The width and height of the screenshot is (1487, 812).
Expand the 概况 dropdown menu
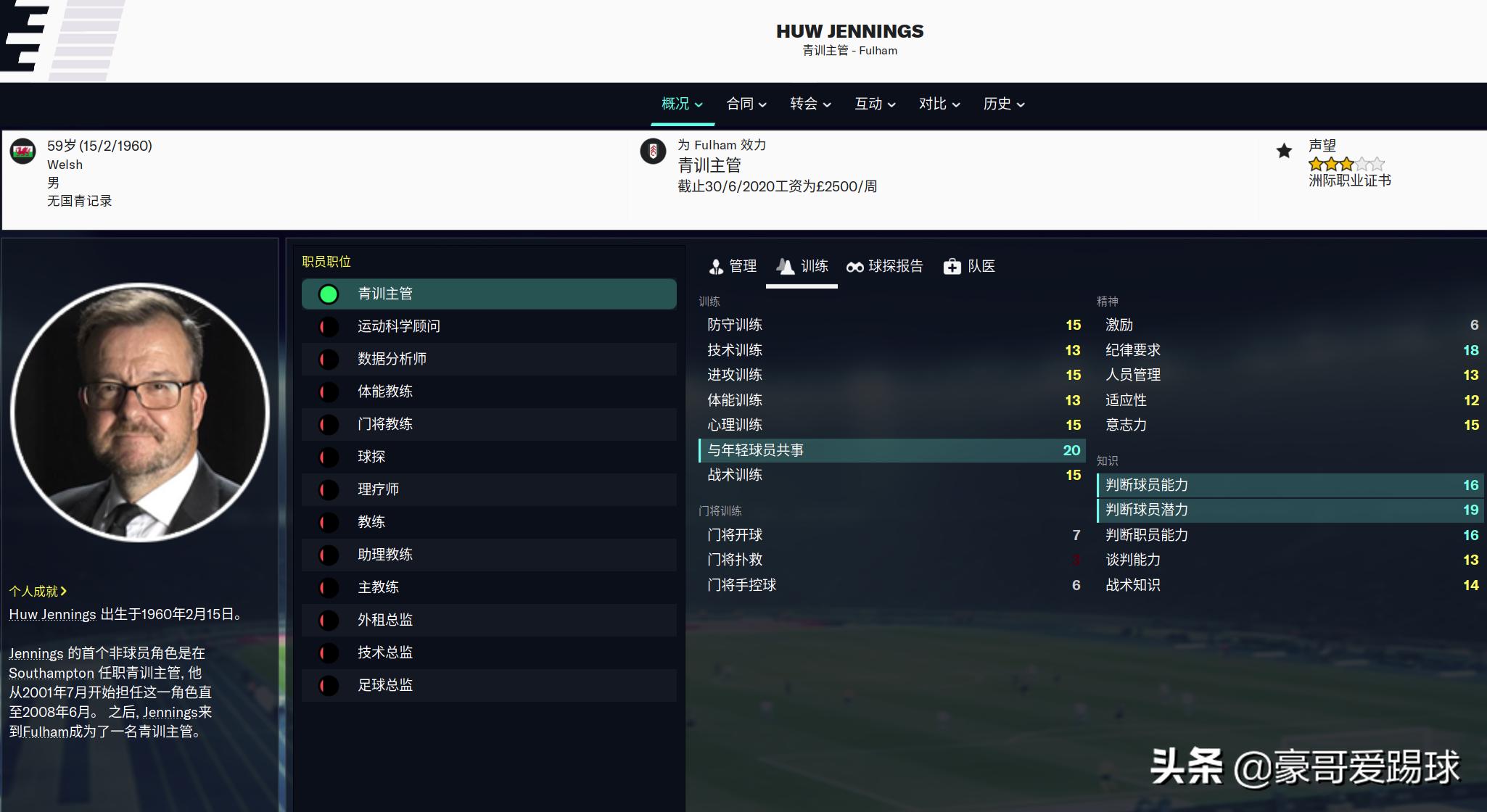coord(681,104)
